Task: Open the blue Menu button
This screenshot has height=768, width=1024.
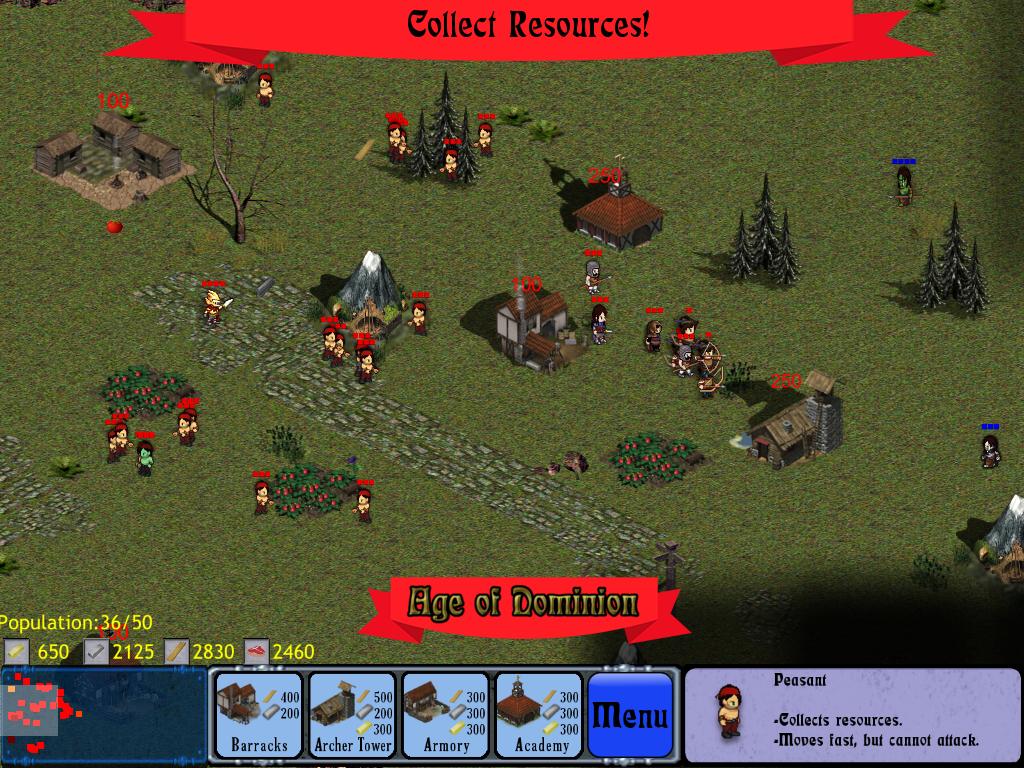Action: (630, 715)
